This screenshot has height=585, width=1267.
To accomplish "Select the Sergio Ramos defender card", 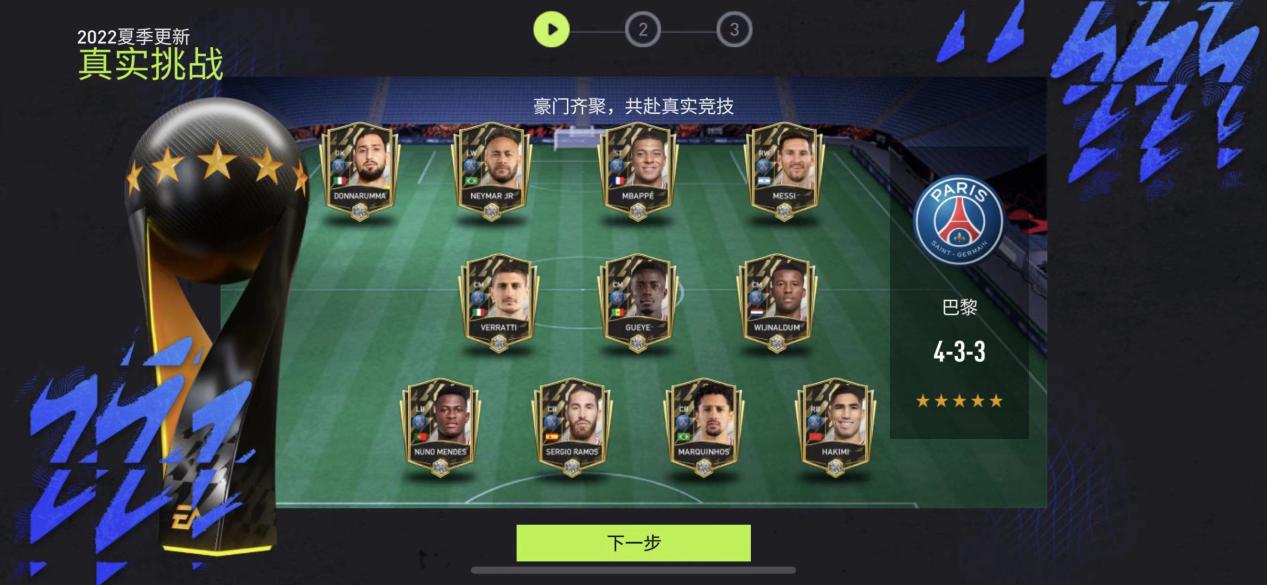I will pyautogui.click(x=572, y=426).
